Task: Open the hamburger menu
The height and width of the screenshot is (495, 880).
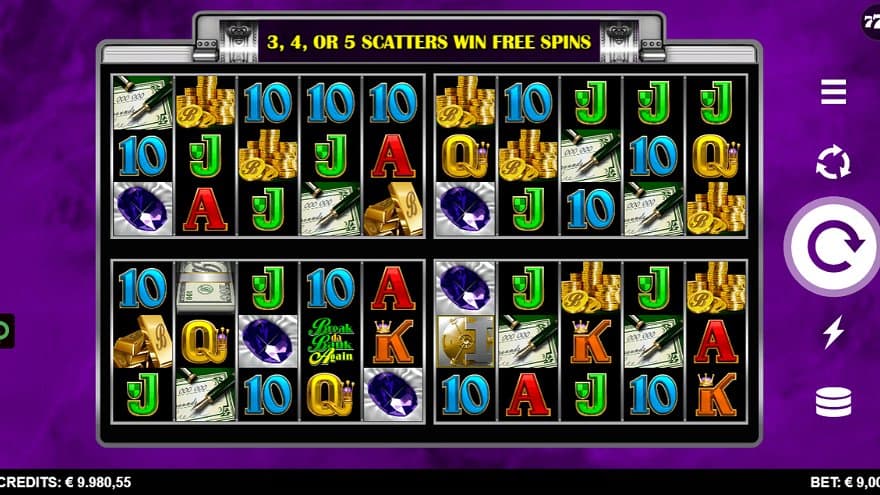Action: click(833, 93)
